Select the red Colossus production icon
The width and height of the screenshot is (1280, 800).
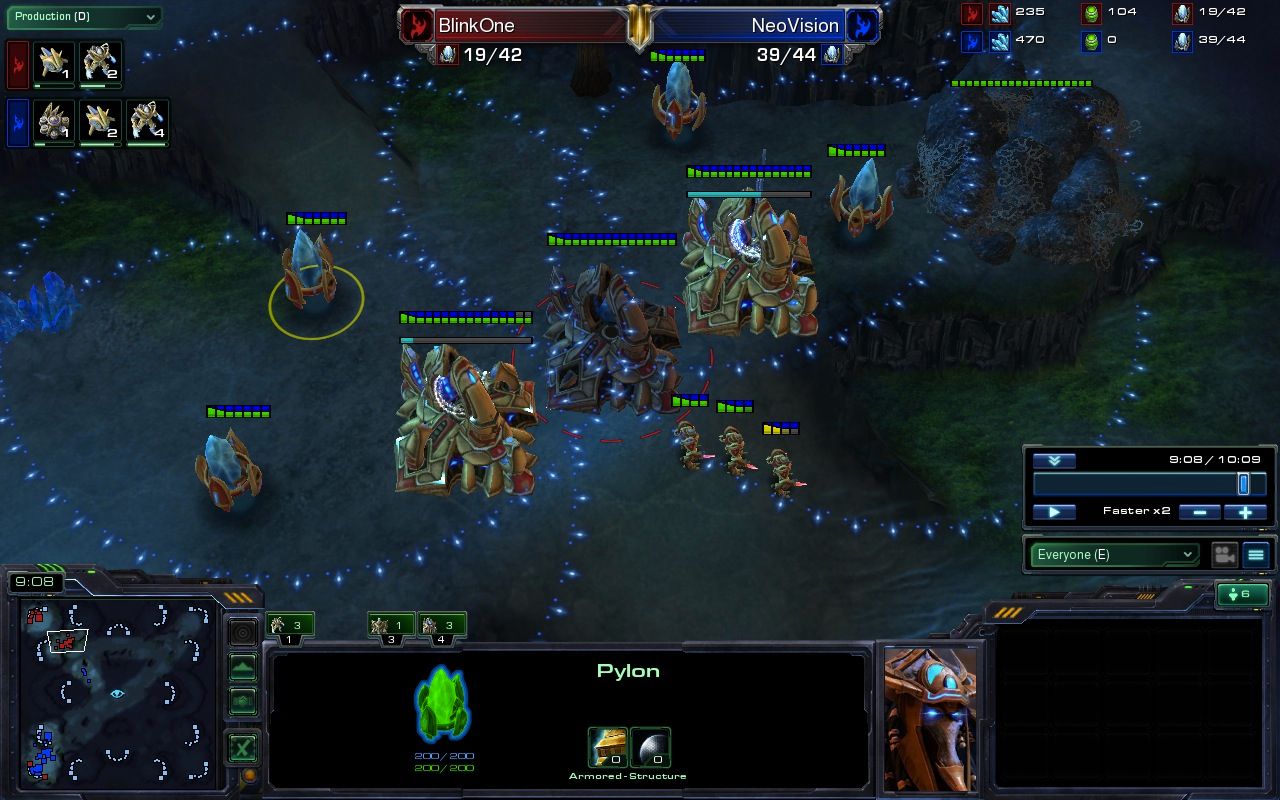click(x=52, y=63)
